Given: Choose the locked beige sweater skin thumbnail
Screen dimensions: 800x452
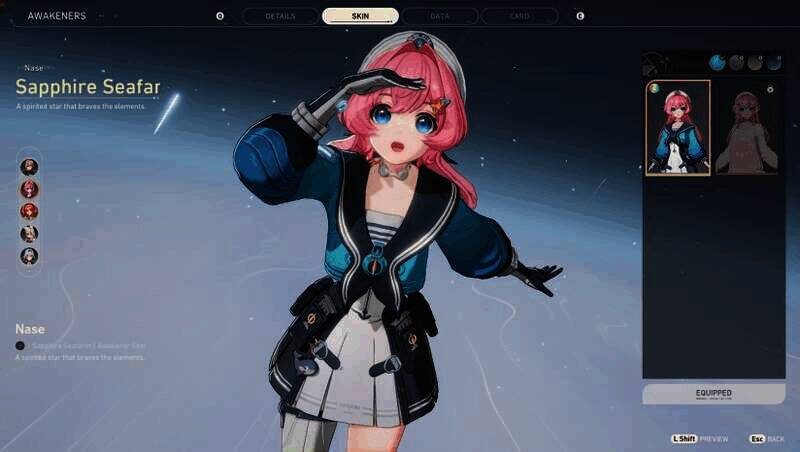Looking at the screenshot, I should pos(745,128).
